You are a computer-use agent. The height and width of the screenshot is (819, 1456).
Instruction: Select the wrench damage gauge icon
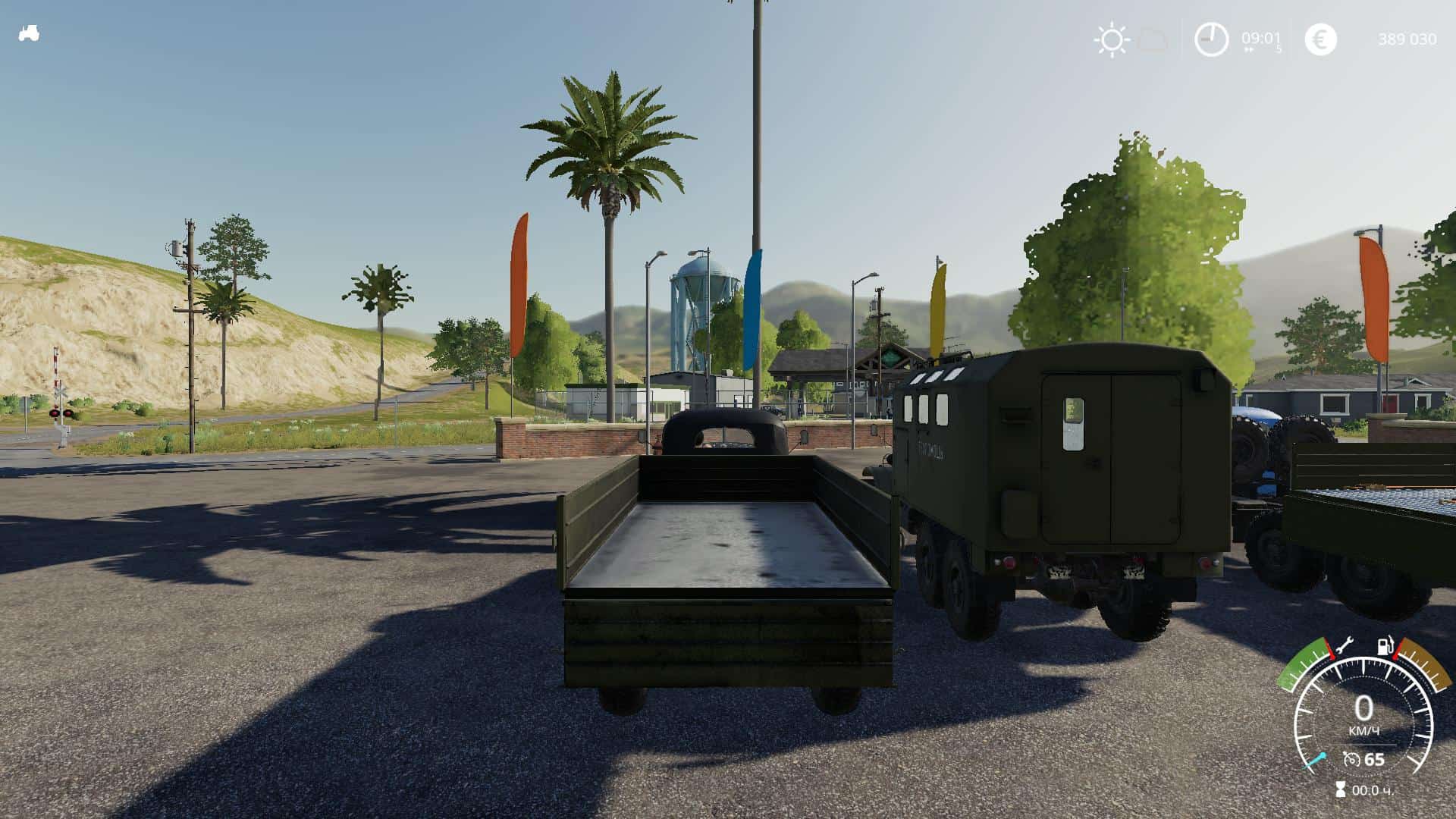pyautogui.click(x=1343, y=647)
